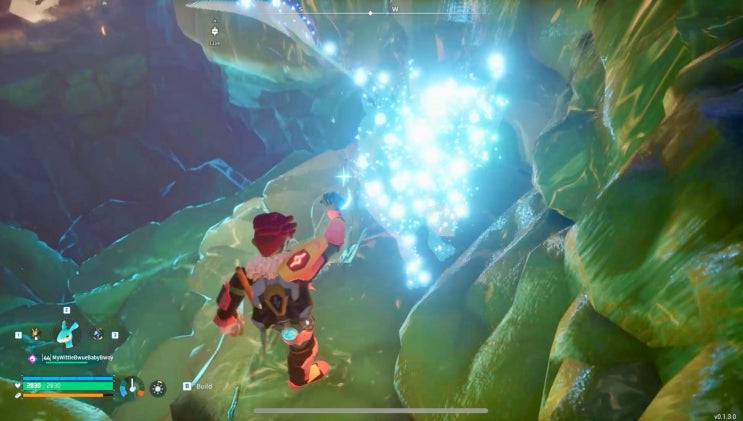Click the temperature and time gauge
Viewport: 743px width, 421px height.
pos(130,386)
